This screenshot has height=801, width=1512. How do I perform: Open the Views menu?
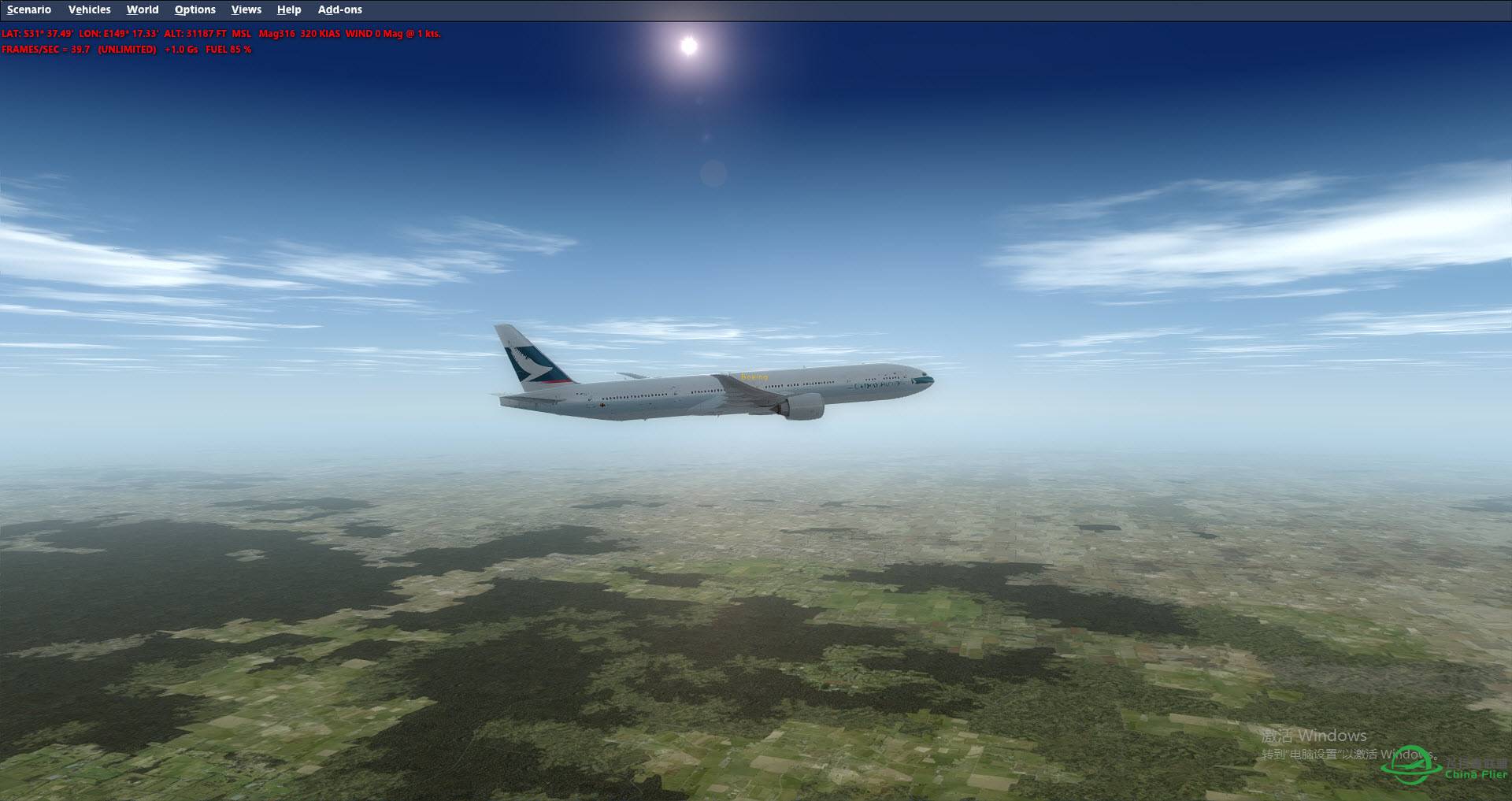click(246, 10)
